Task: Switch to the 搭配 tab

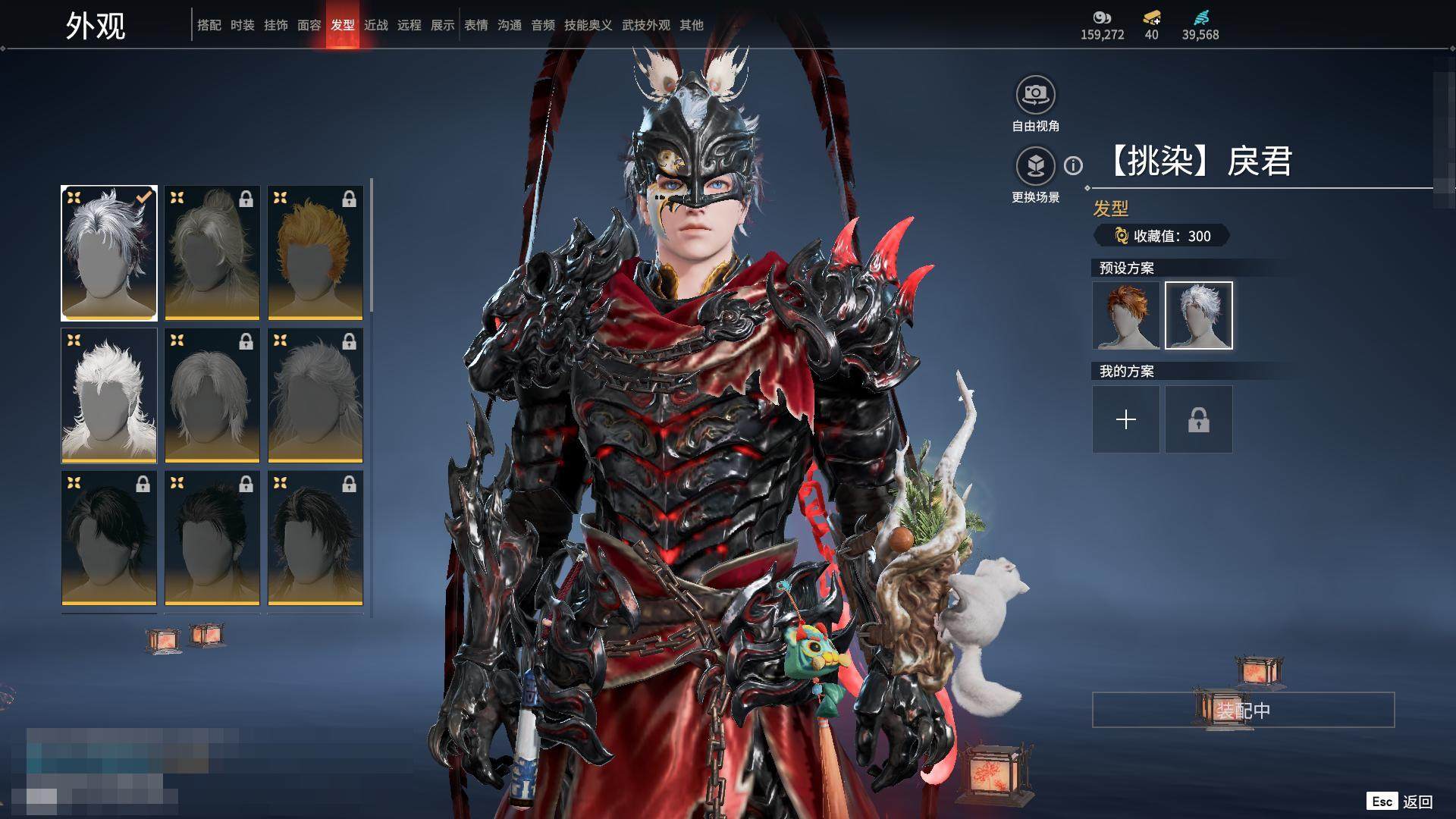Action: 209,25
